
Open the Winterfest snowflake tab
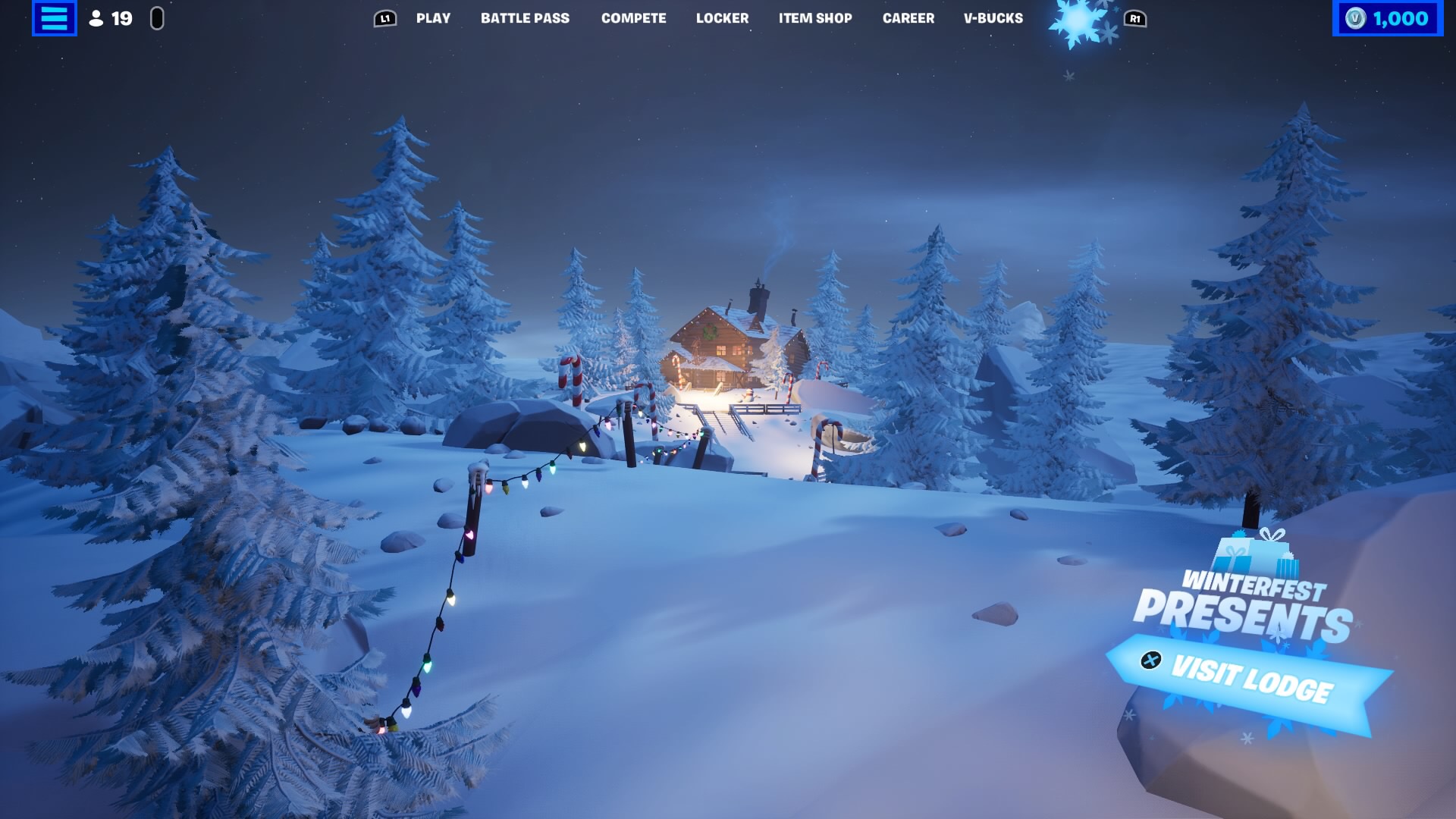tap(1078, 23)
